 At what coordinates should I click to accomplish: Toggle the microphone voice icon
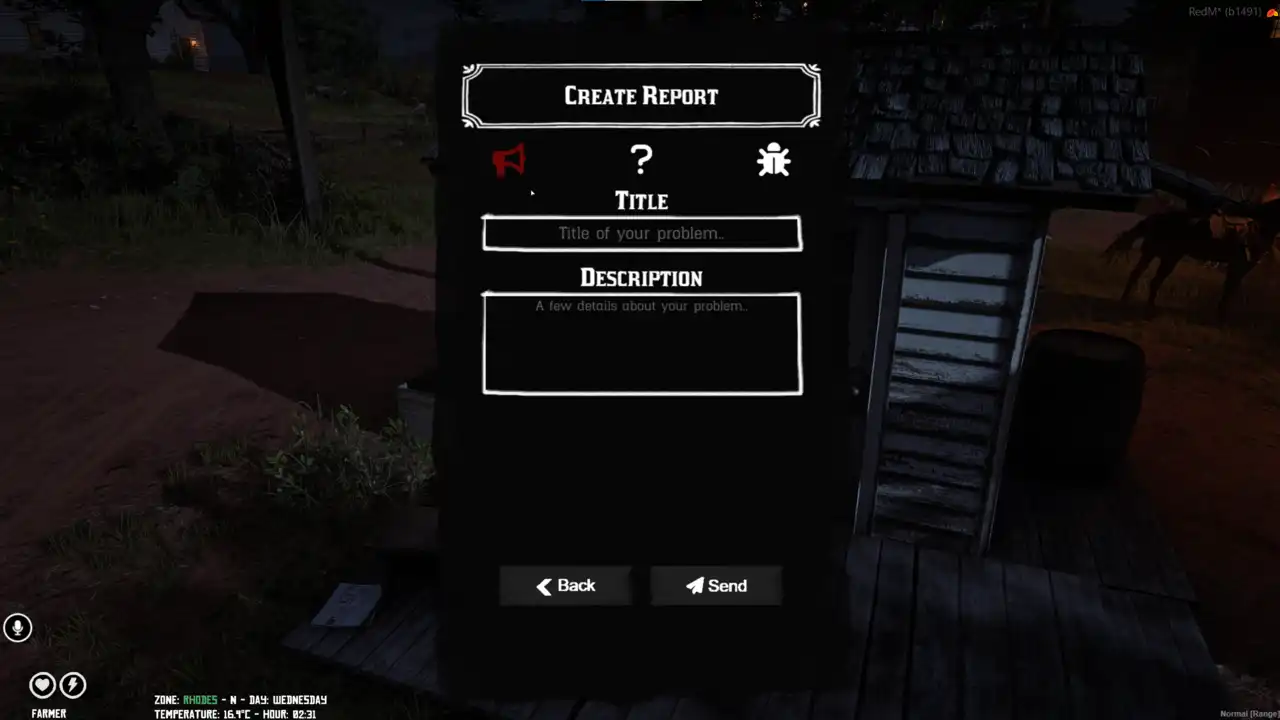[x=17, y=628]
